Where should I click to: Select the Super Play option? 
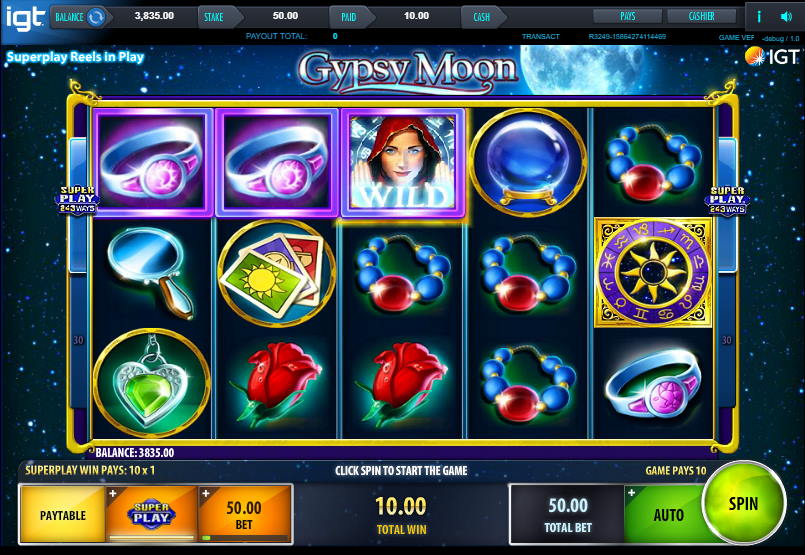point(154,515)
